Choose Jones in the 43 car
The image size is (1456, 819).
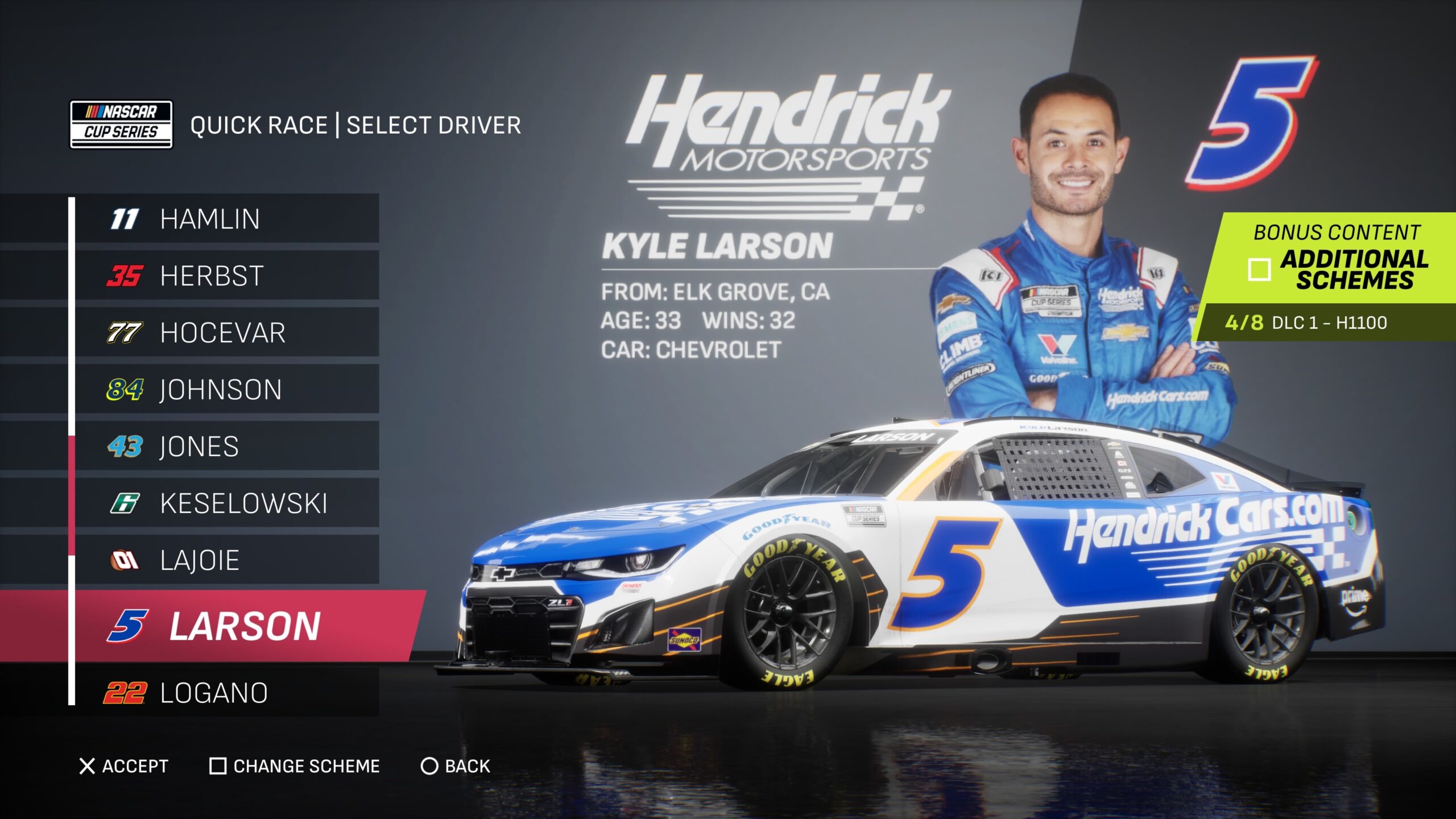pos(227,446)
